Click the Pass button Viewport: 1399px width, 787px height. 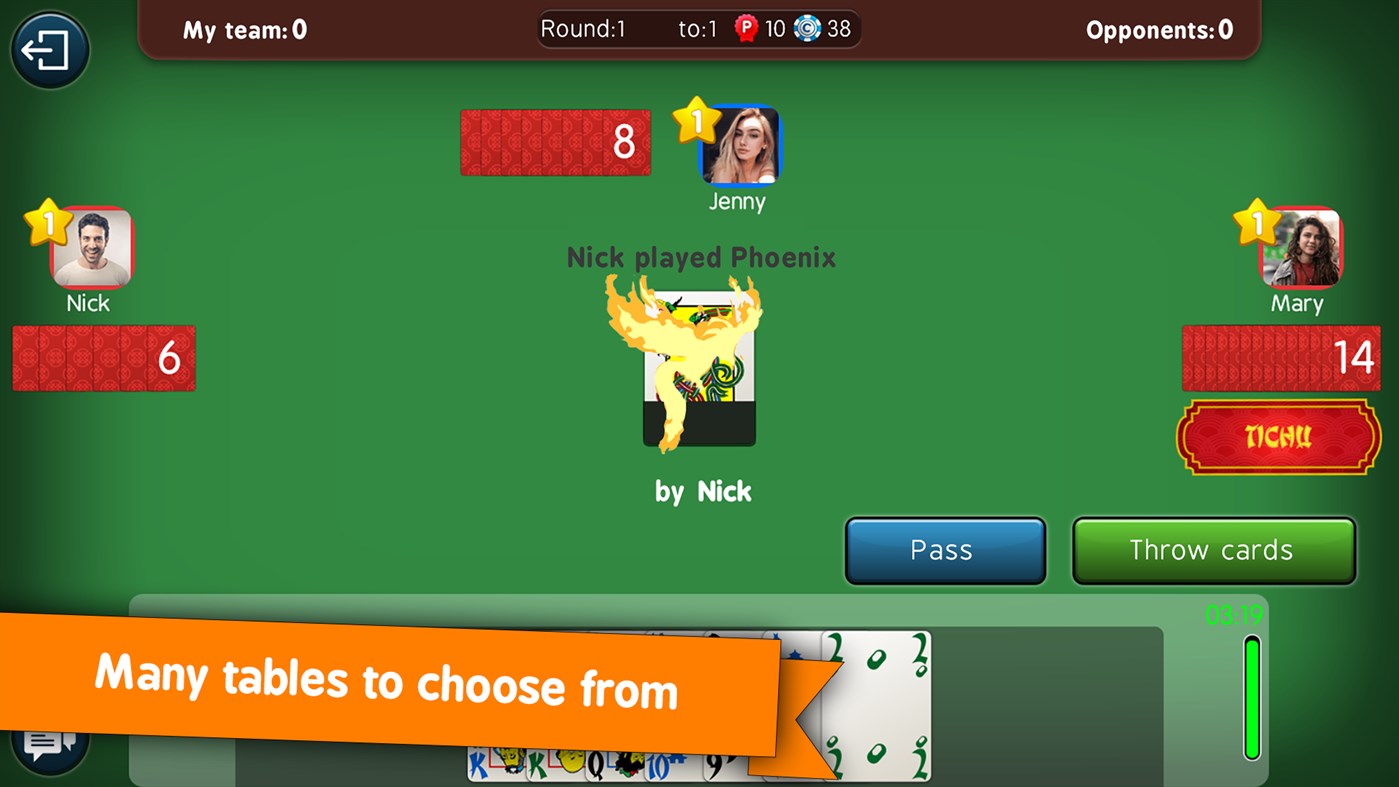944,550
